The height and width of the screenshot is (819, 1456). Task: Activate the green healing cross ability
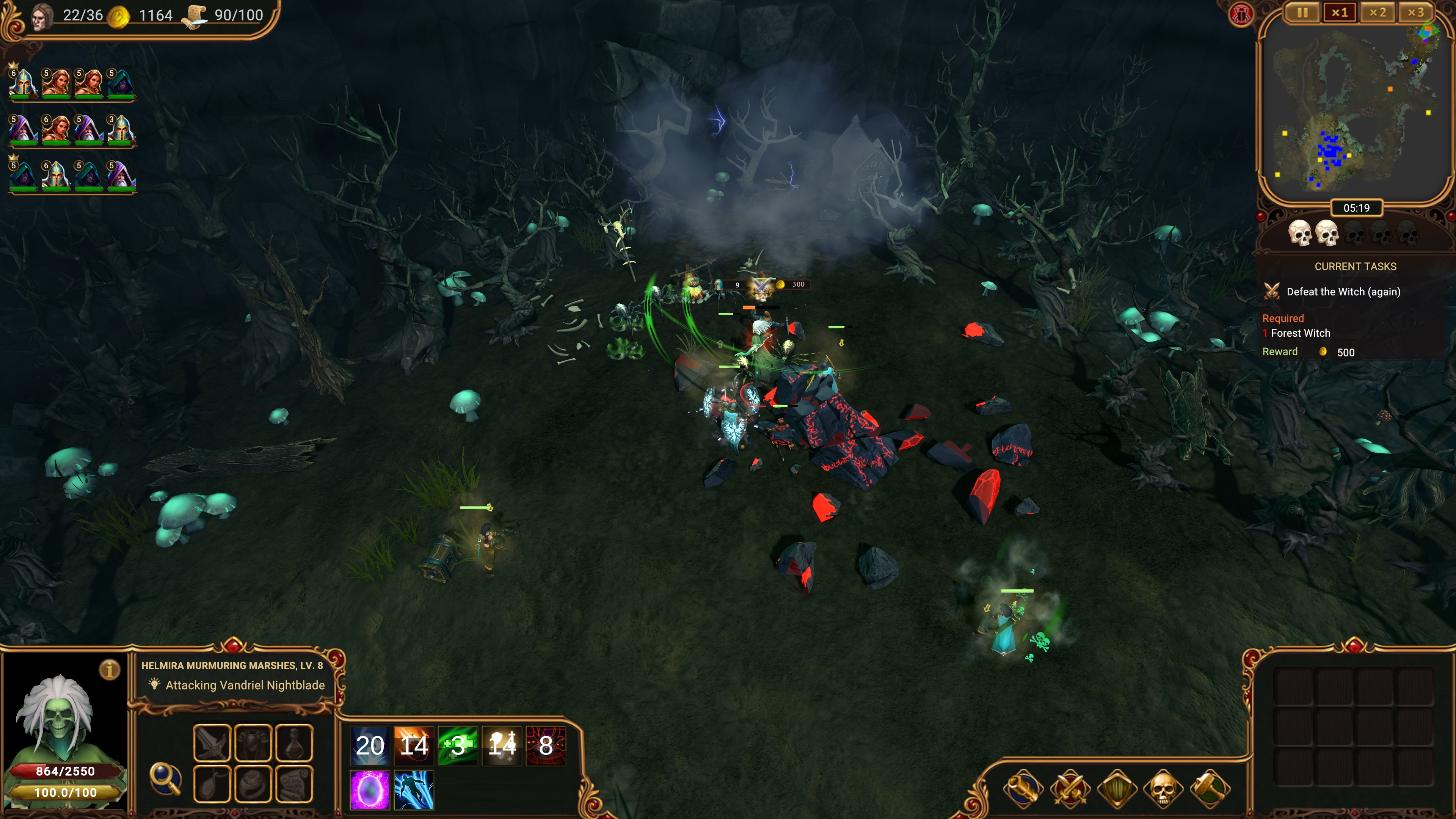[x=458, y=745]
